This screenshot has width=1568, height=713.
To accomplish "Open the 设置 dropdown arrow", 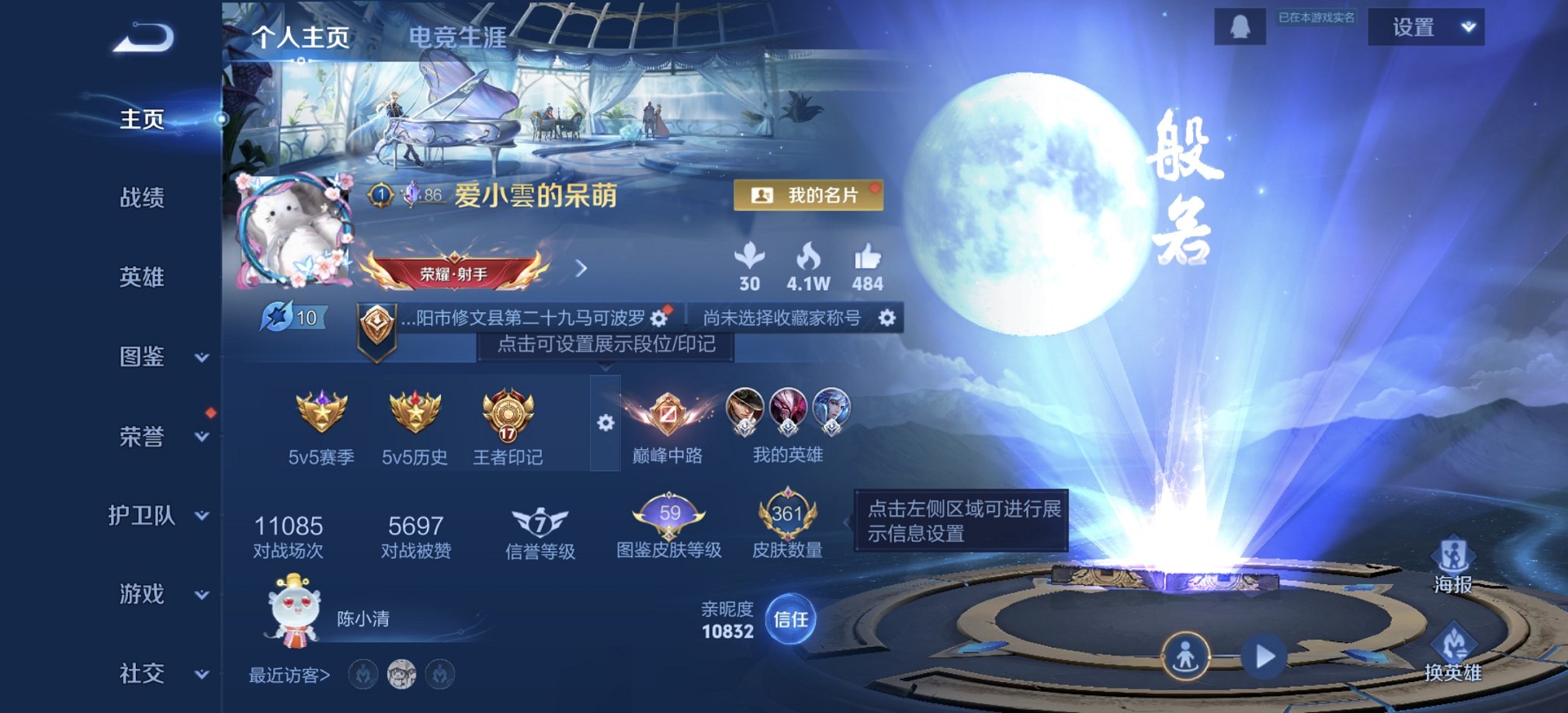I will click(x=1466, y=26).
